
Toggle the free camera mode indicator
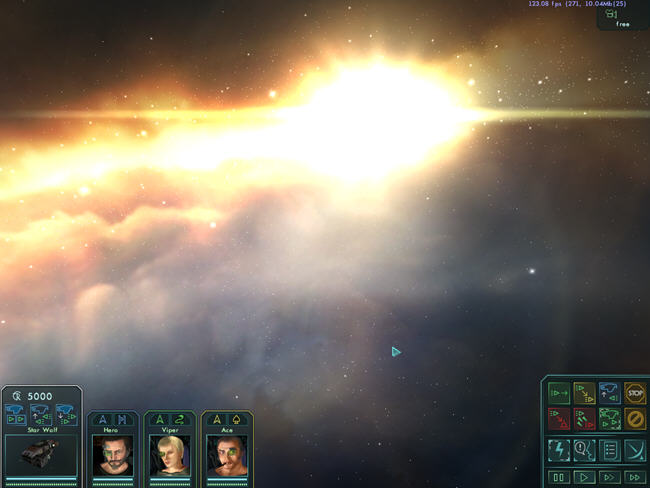click(622, 18)
